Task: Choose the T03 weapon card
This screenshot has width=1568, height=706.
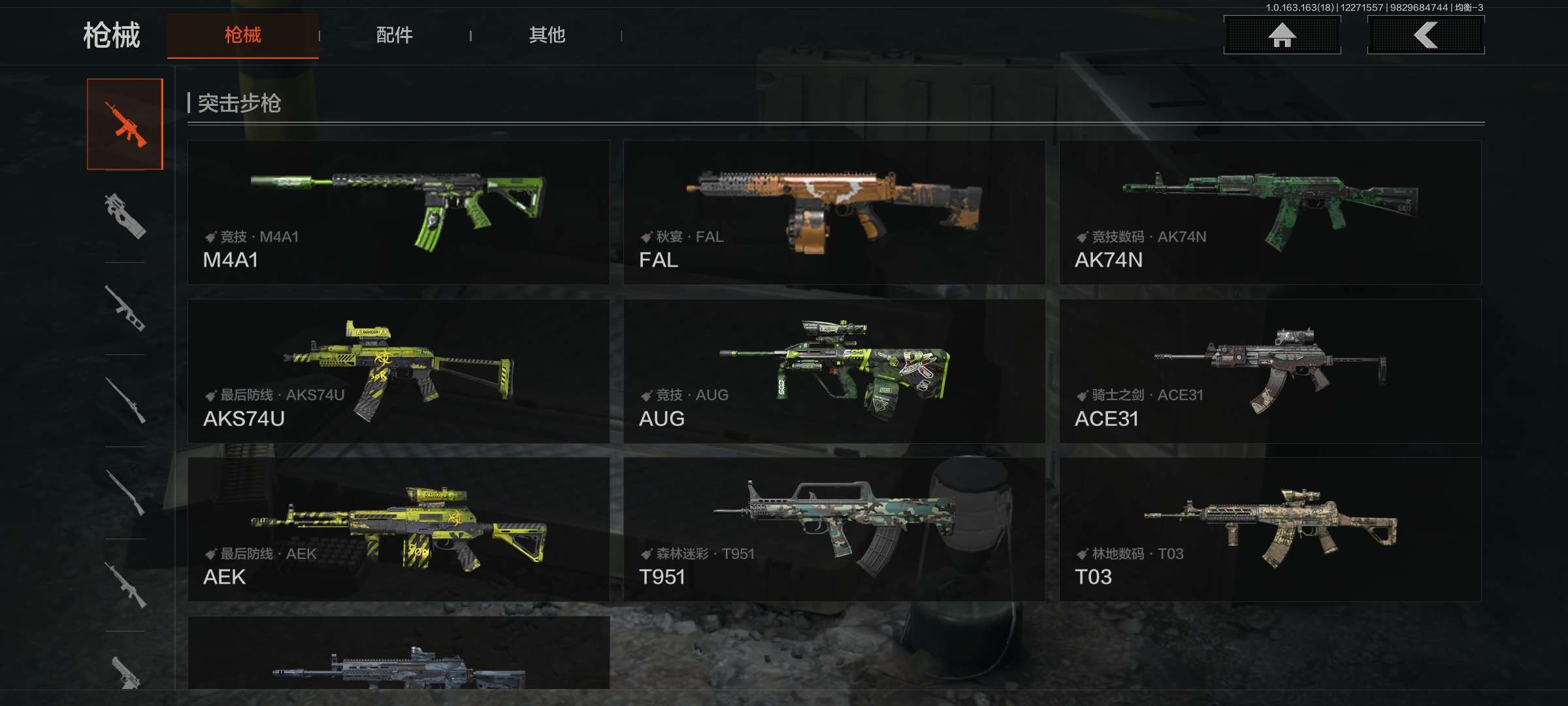Action: (1270, 529)
